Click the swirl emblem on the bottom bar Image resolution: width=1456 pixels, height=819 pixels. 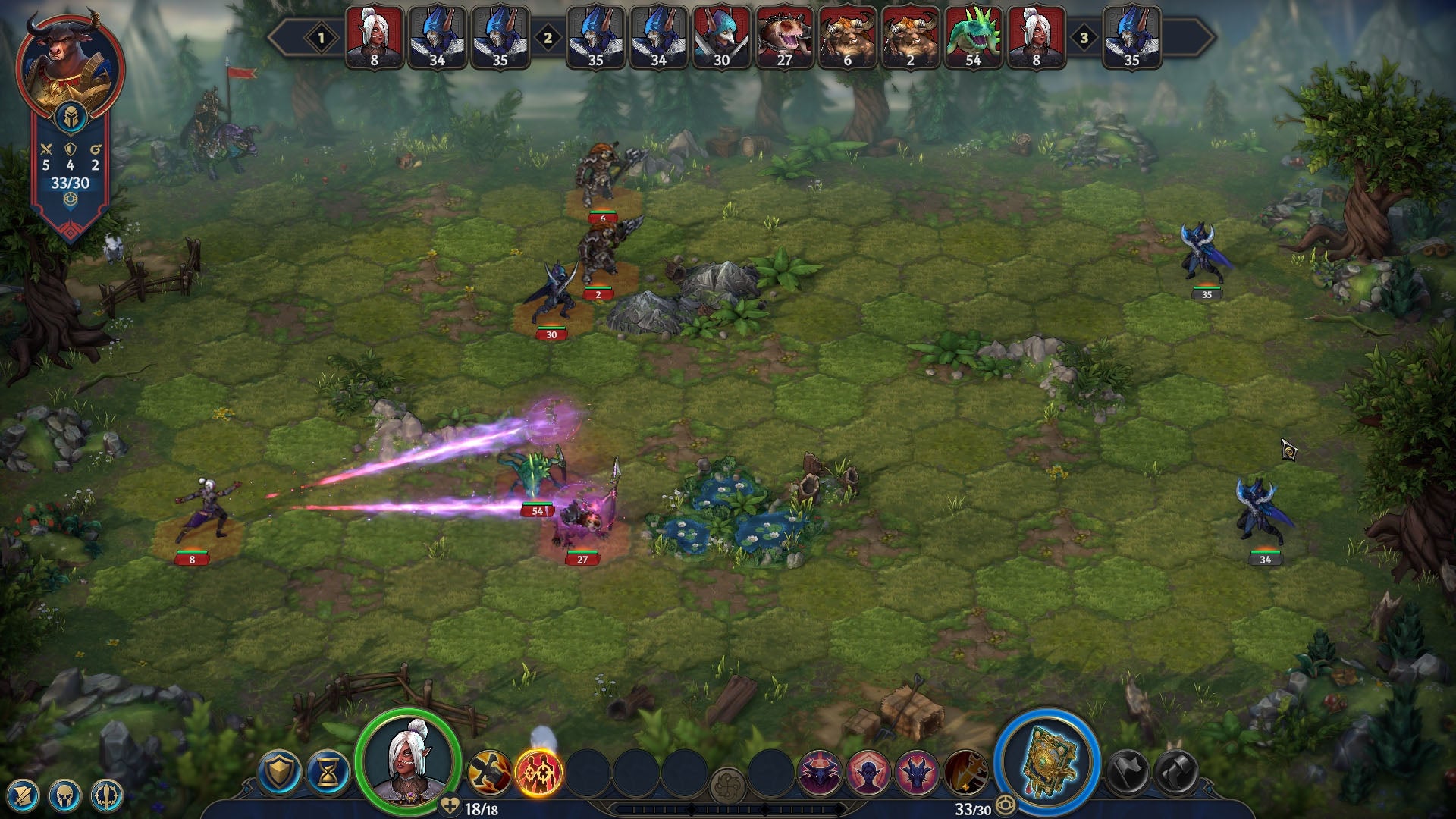pos(728,784)
